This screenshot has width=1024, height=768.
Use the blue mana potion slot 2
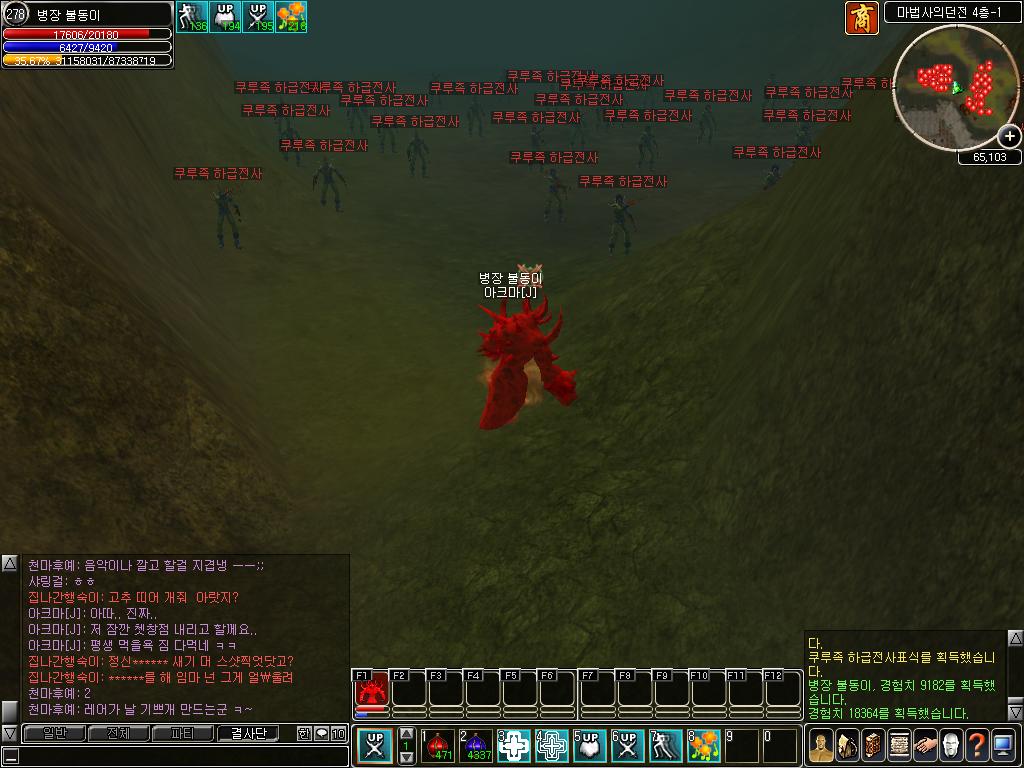click(476, 746)
